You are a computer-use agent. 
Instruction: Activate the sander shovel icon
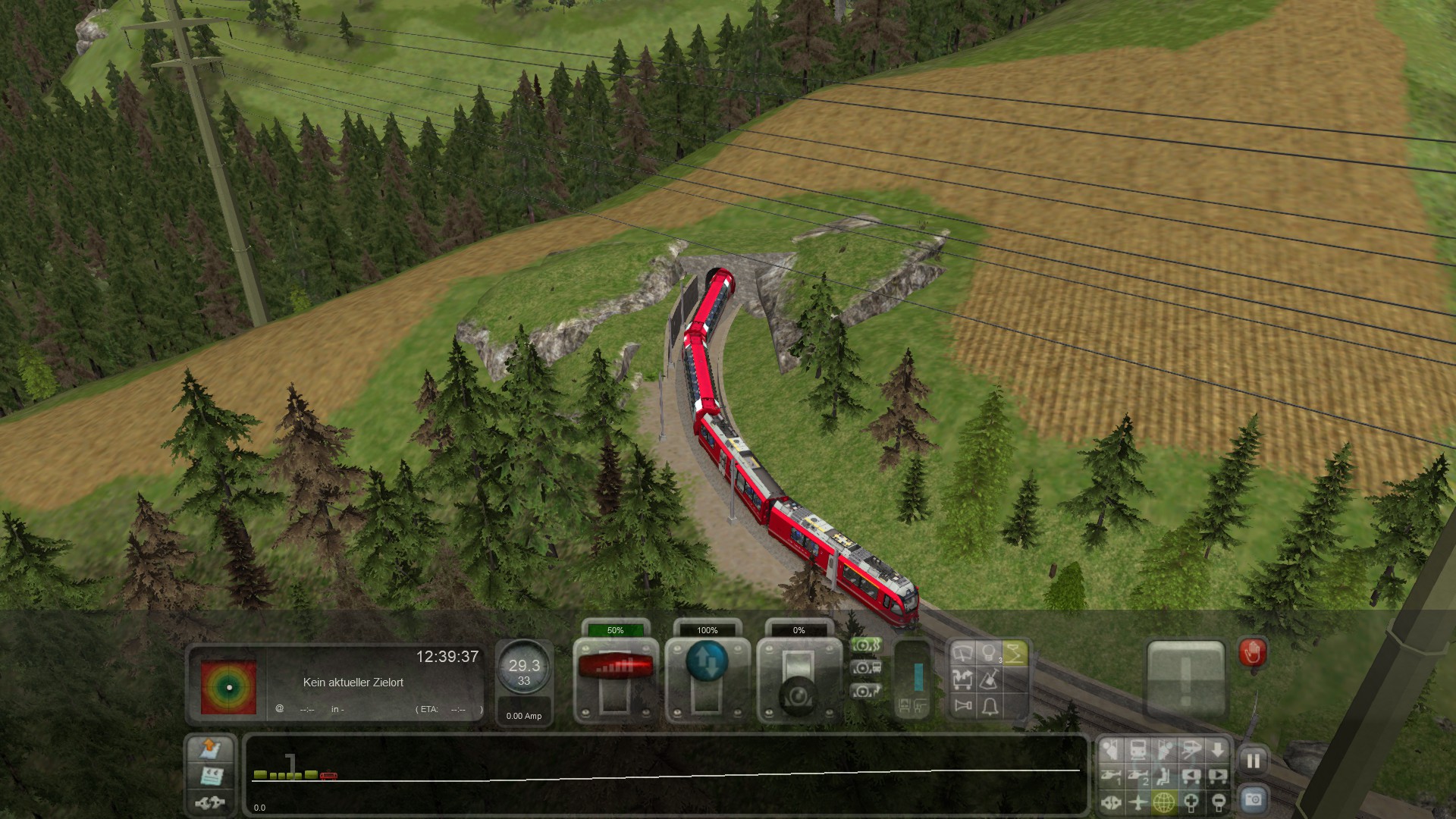[x=989, y=679]
